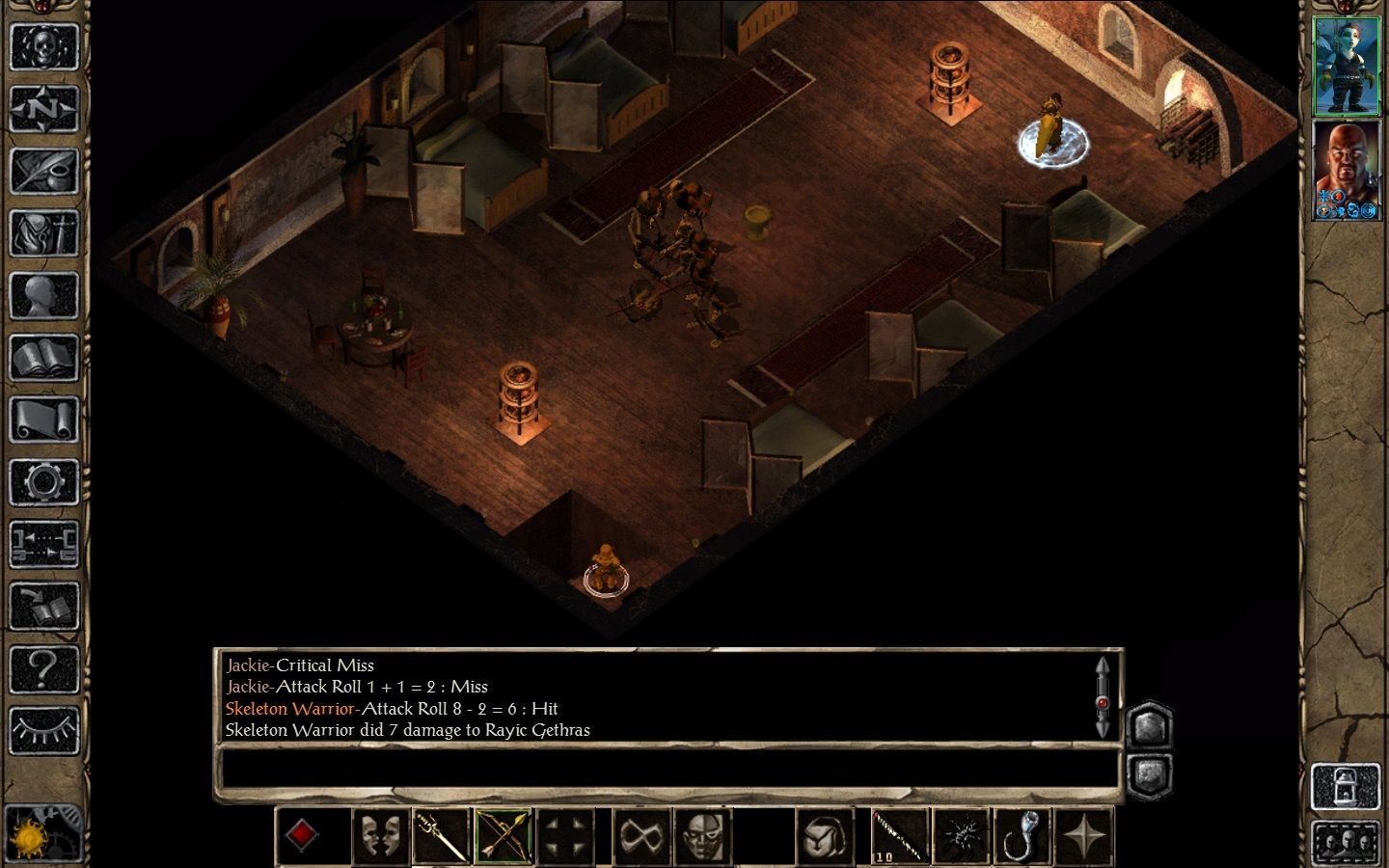Activate the twin masks thieving ability

pyautogui.click(x=380, y=836)
